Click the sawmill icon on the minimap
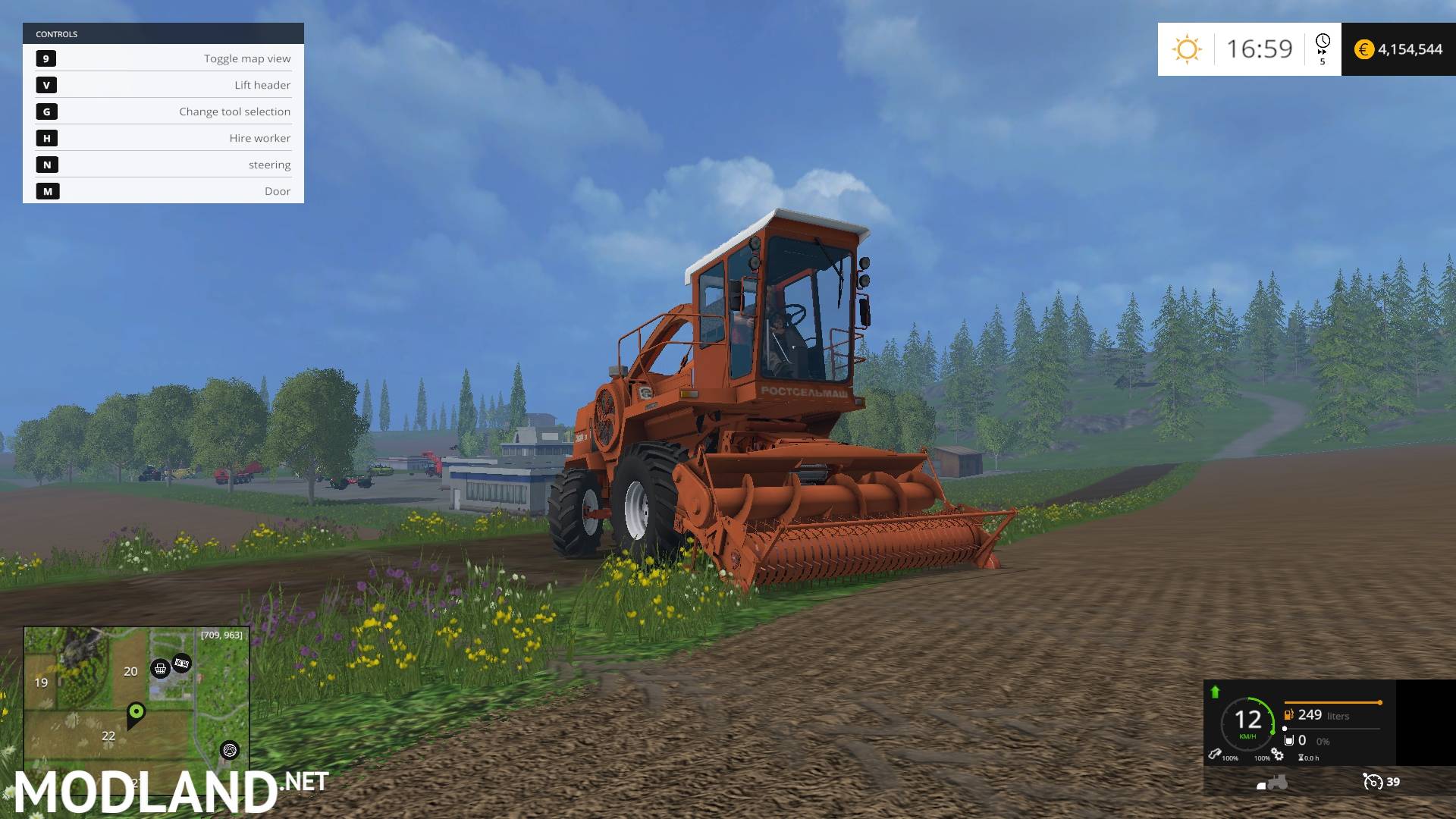This screenshot has height=819, width=1456. 228,752
